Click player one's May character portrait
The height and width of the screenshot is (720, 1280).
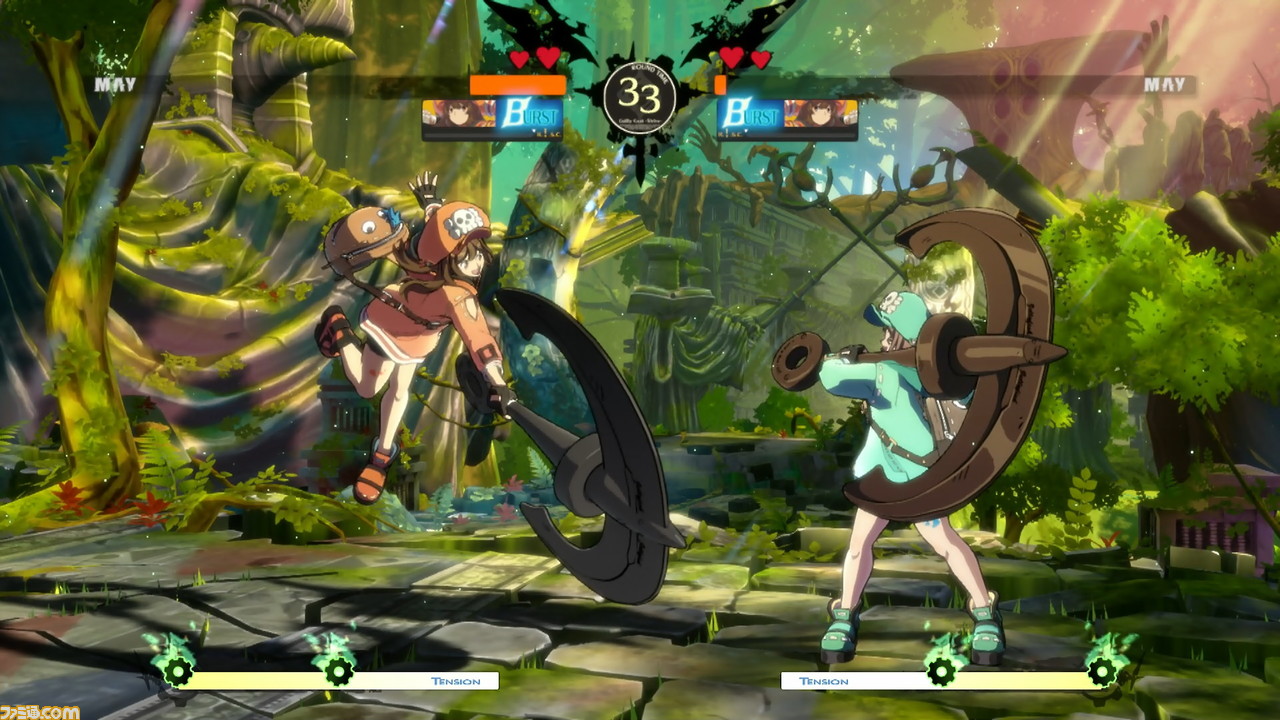coord(458,115)
